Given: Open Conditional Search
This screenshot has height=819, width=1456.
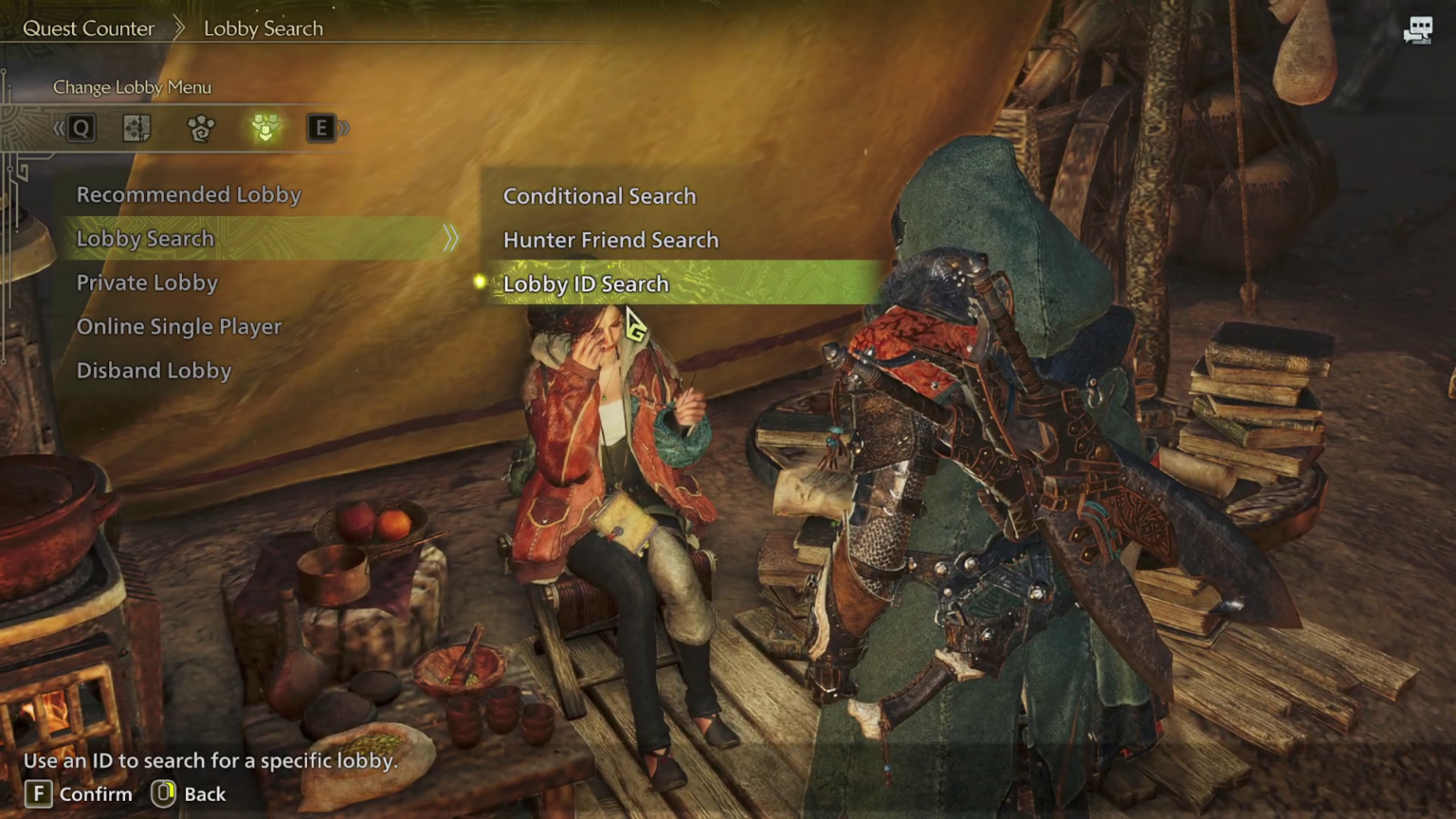Looking at the screenshot, I should (599, 195).
